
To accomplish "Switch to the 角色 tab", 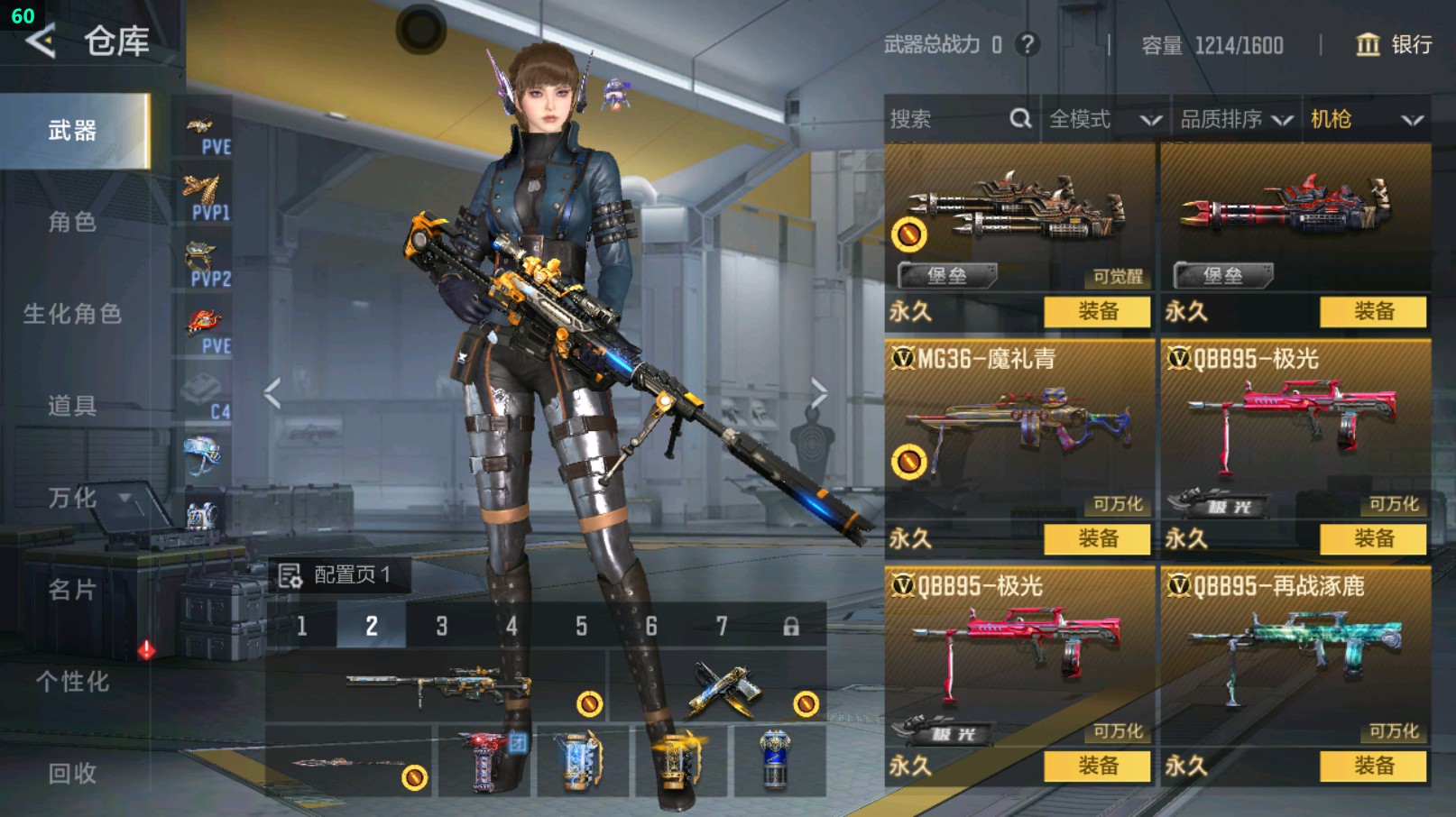I will 72,222.
